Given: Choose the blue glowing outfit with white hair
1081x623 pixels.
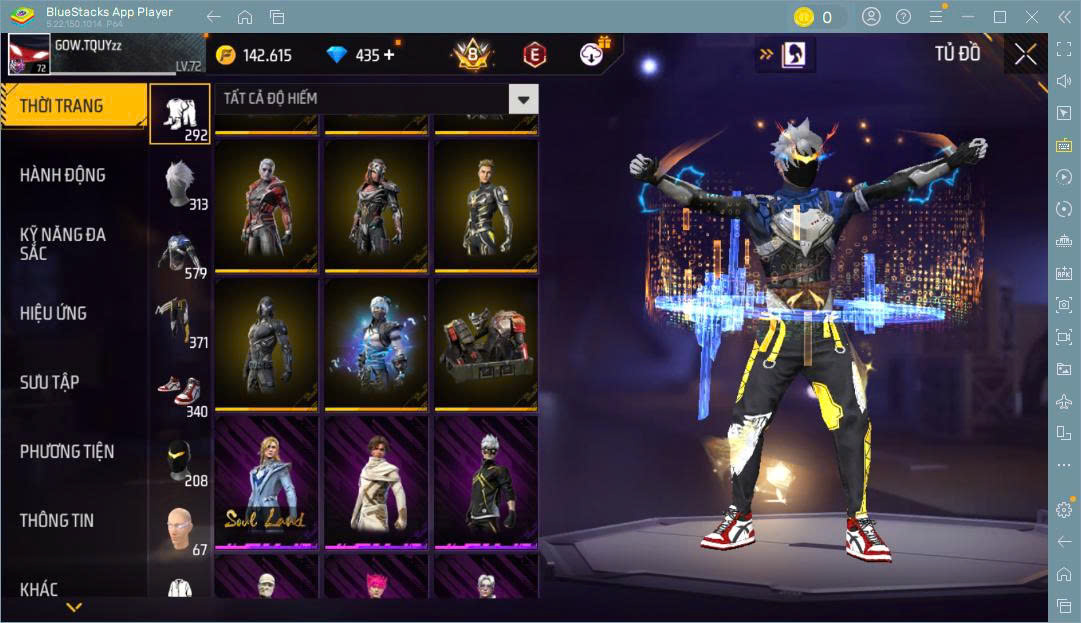Looking at the screenshot, I should click(375, 343).
